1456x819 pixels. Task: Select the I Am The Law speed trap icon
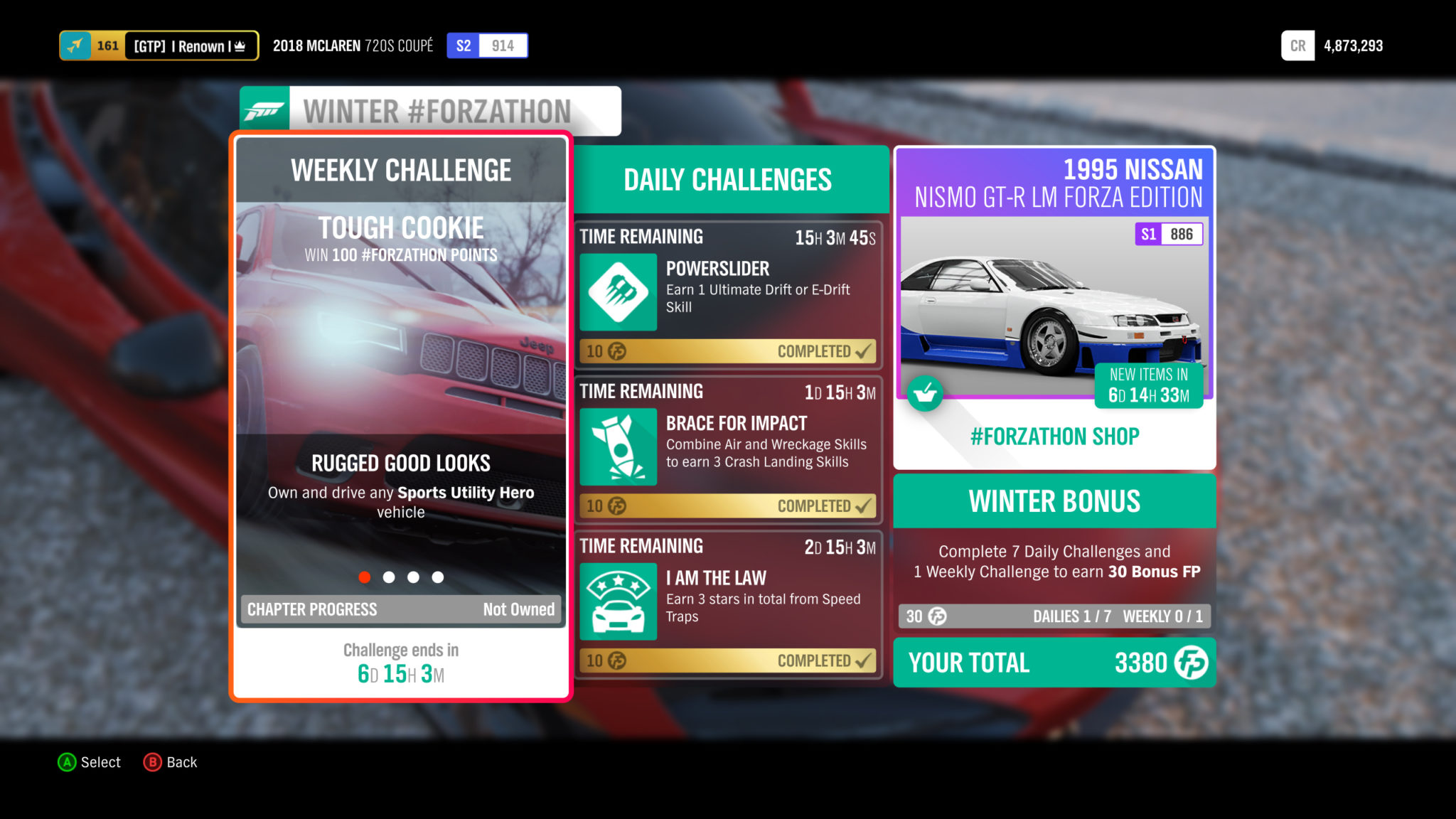618,599
